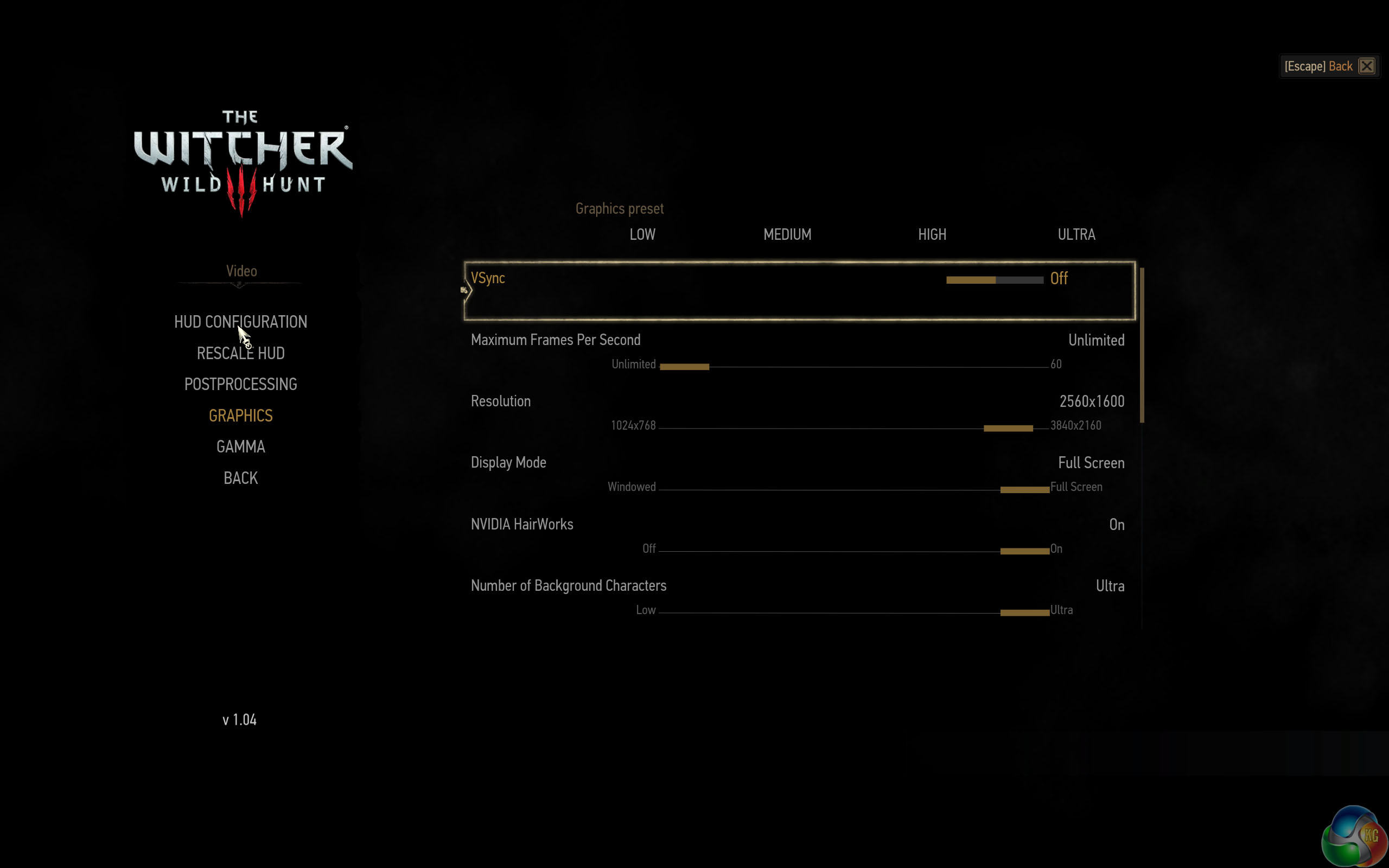This screenshot has height=868, width=1389.
Task: Open HUD Configuration settings
Action: pos(240,322)
